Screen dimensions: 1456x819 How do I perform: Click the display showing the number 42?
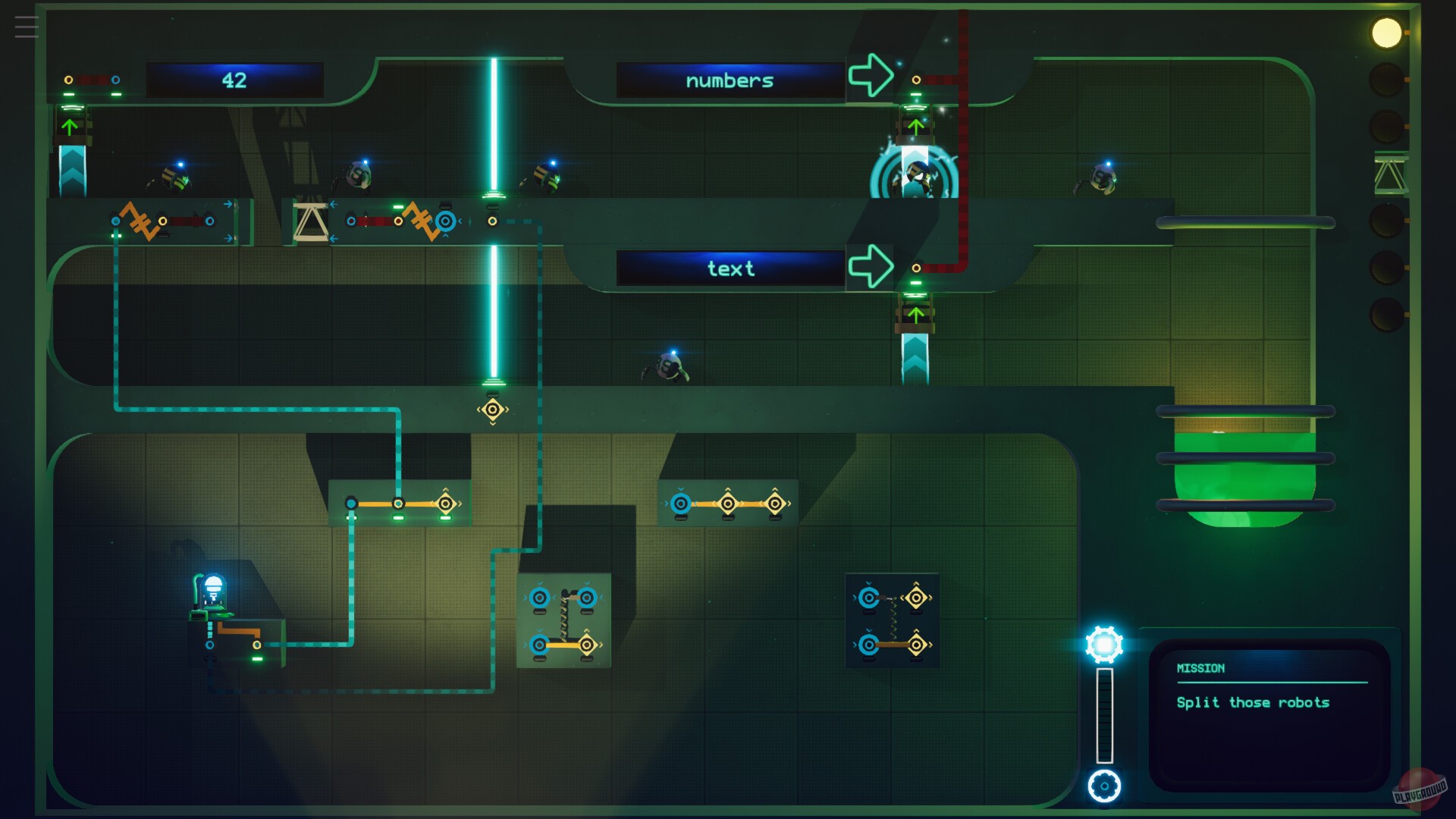[235, 78]
